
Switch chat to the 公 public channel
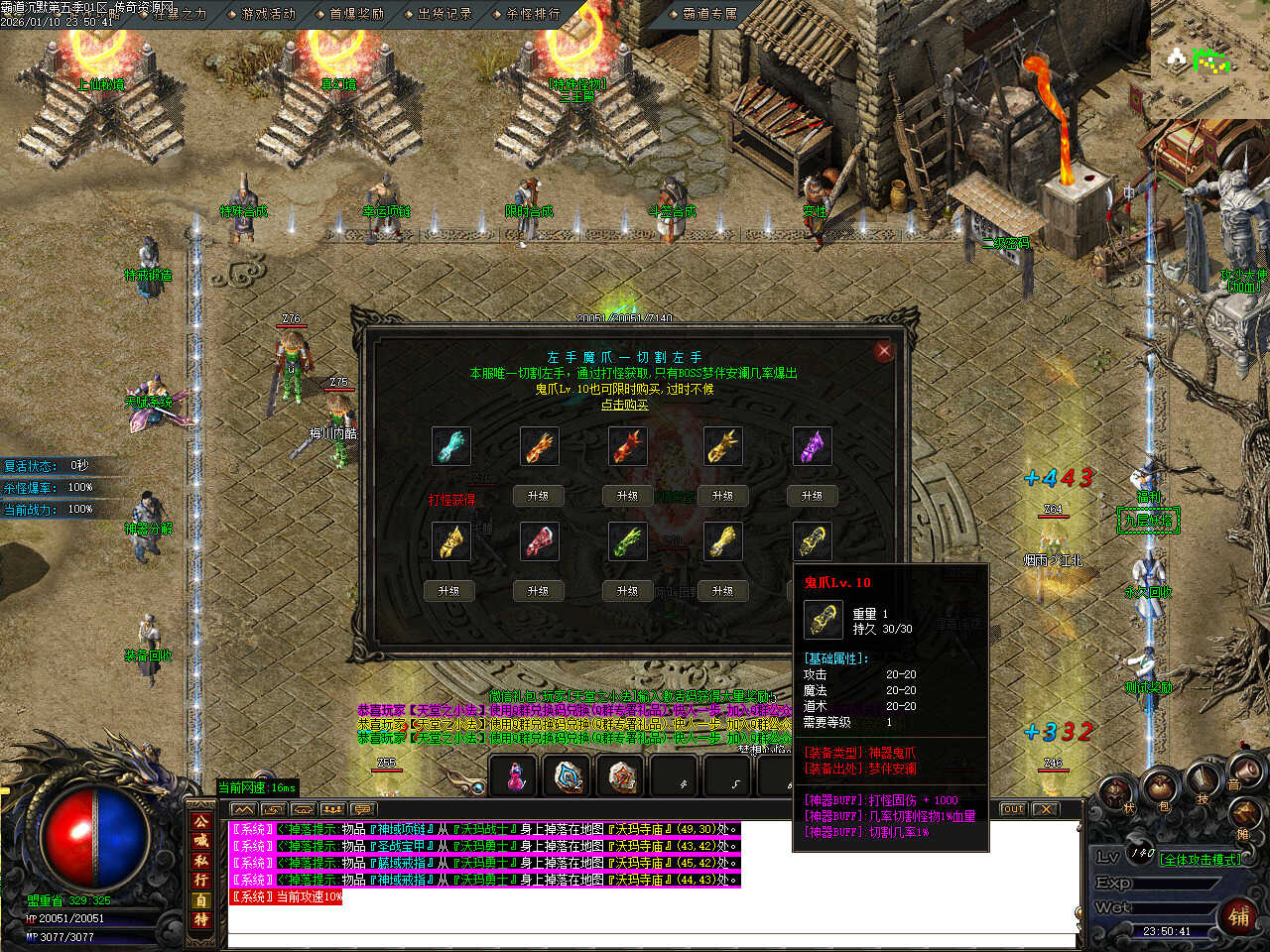(201, 822)
